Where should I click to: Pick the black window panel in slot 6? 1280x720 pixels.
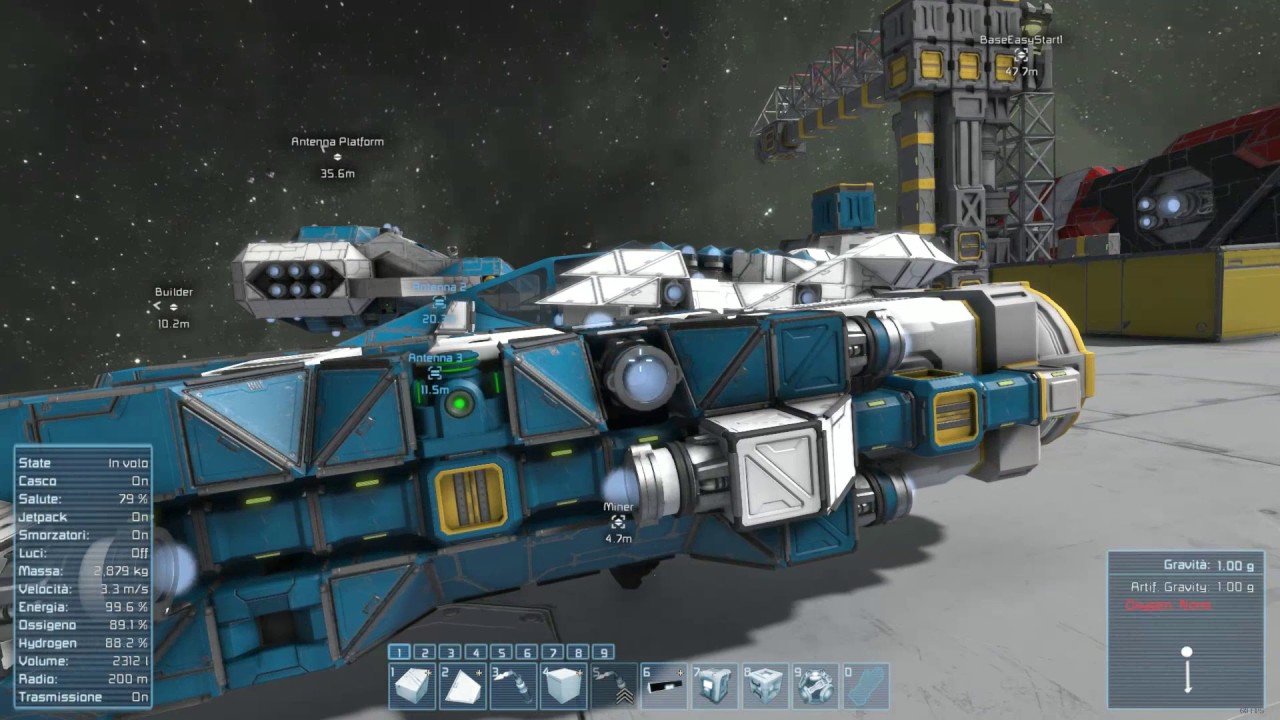coord(665,686)
